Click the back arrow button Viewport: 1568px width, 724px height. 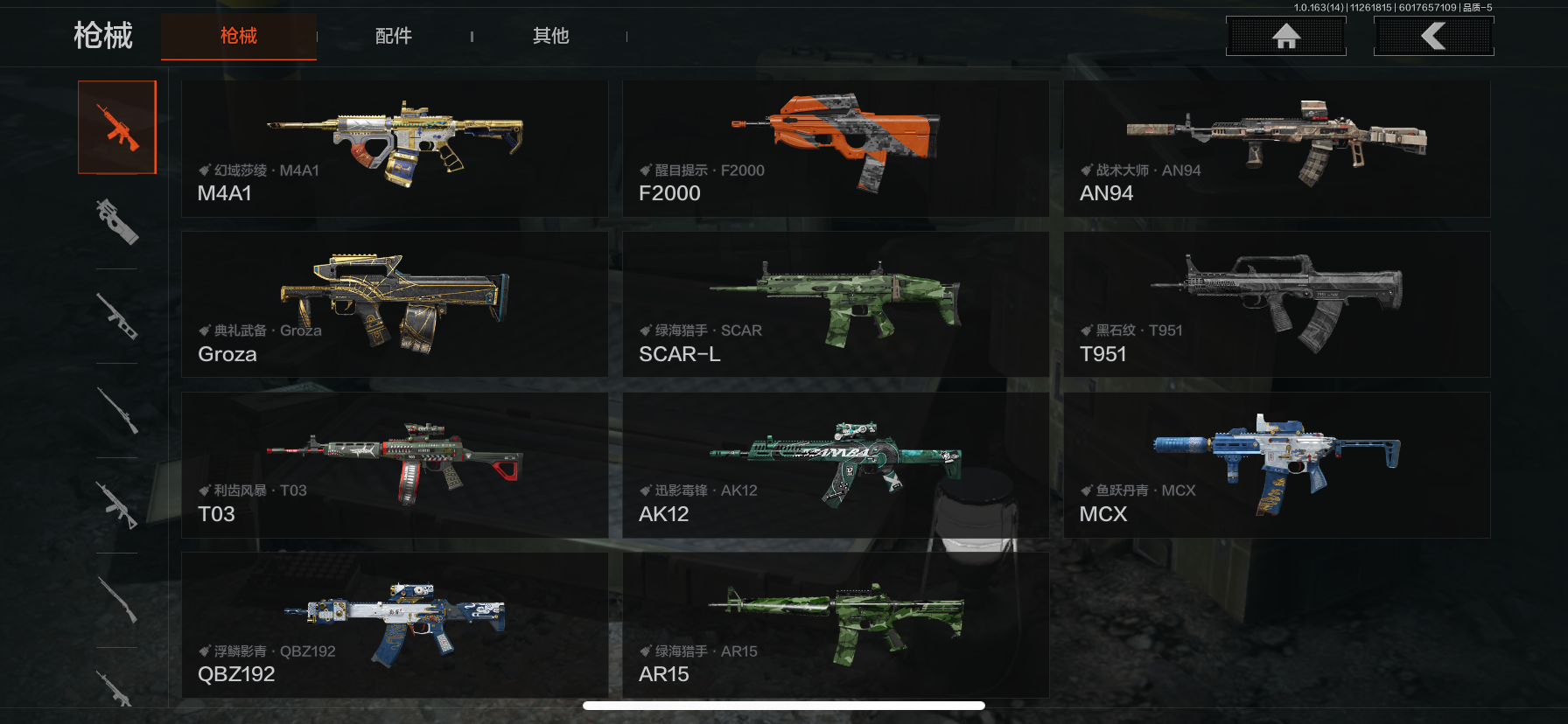coord(1433,37)
